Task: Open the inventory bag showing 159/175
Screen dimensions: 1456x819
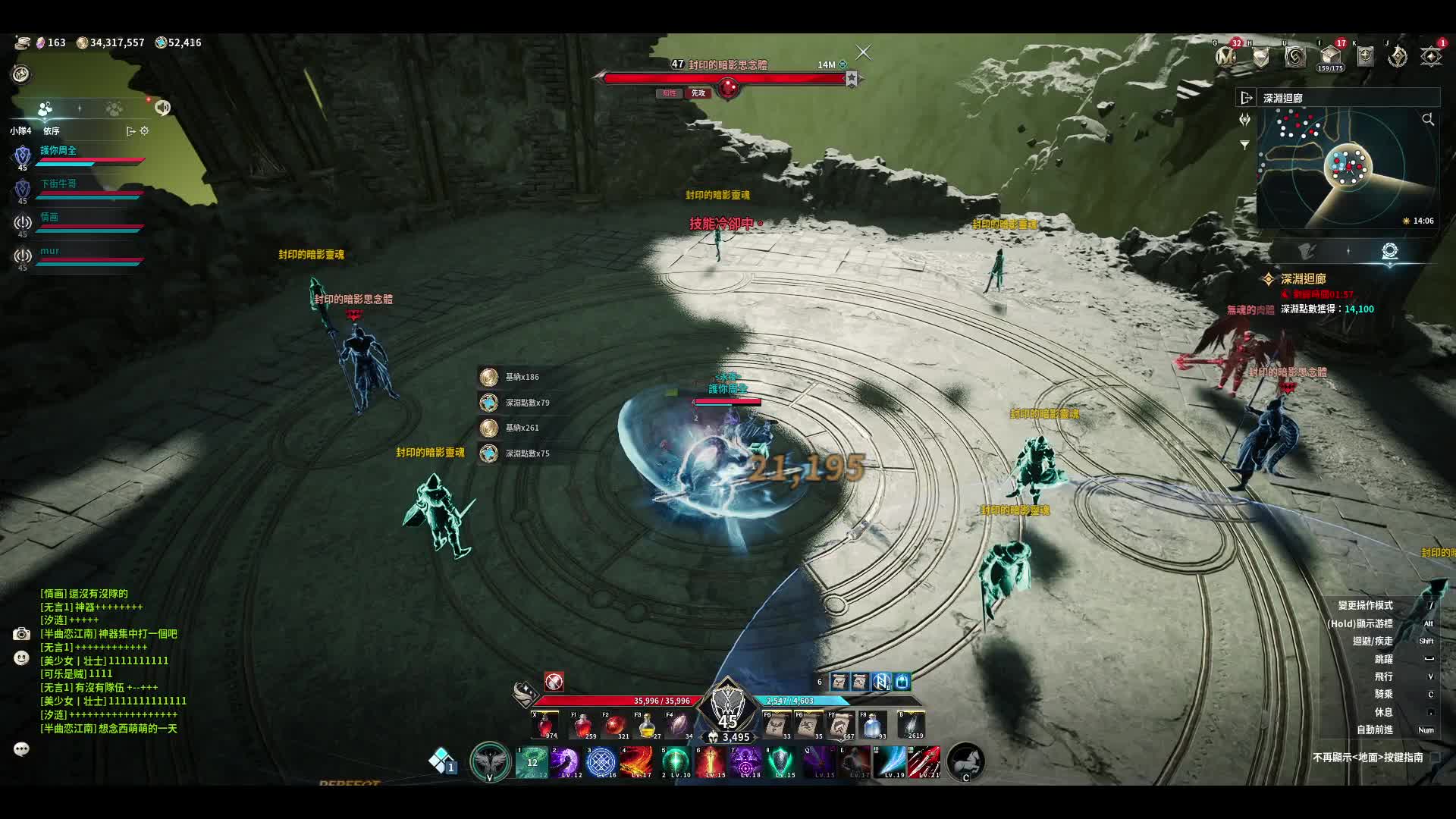Action: pyautogui.click(x=1330, y=57)
